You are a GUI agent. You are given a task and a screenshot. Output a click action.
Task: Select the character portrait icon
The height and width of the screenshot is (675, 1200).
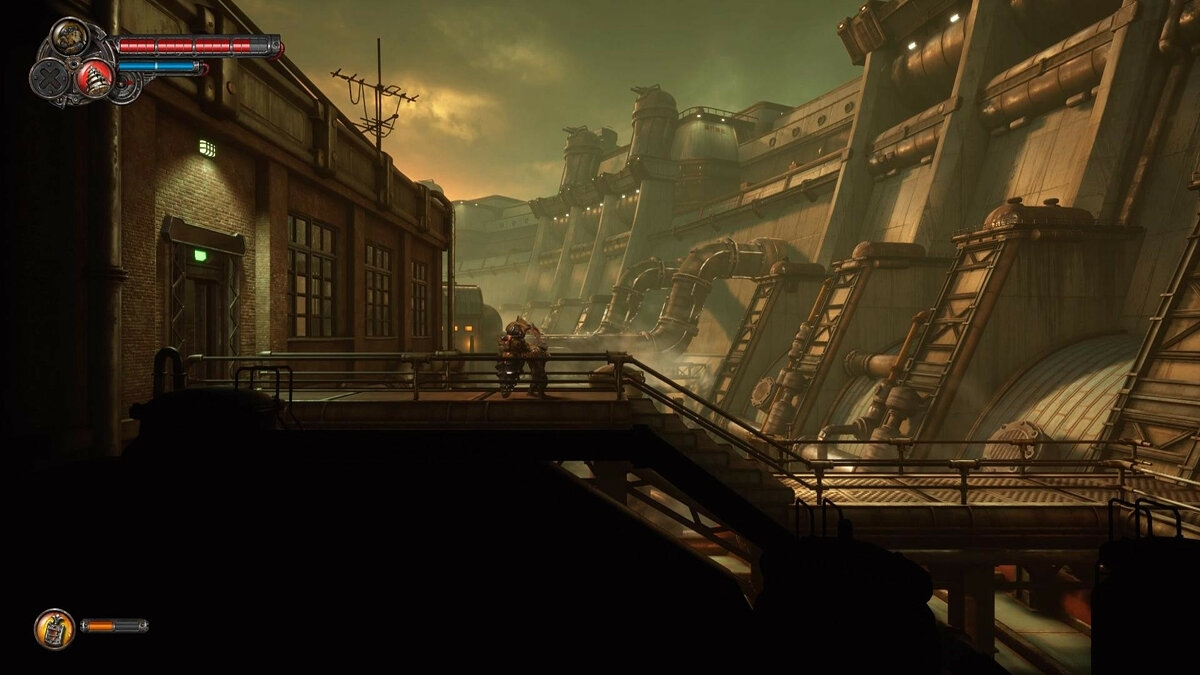point(69,38)
